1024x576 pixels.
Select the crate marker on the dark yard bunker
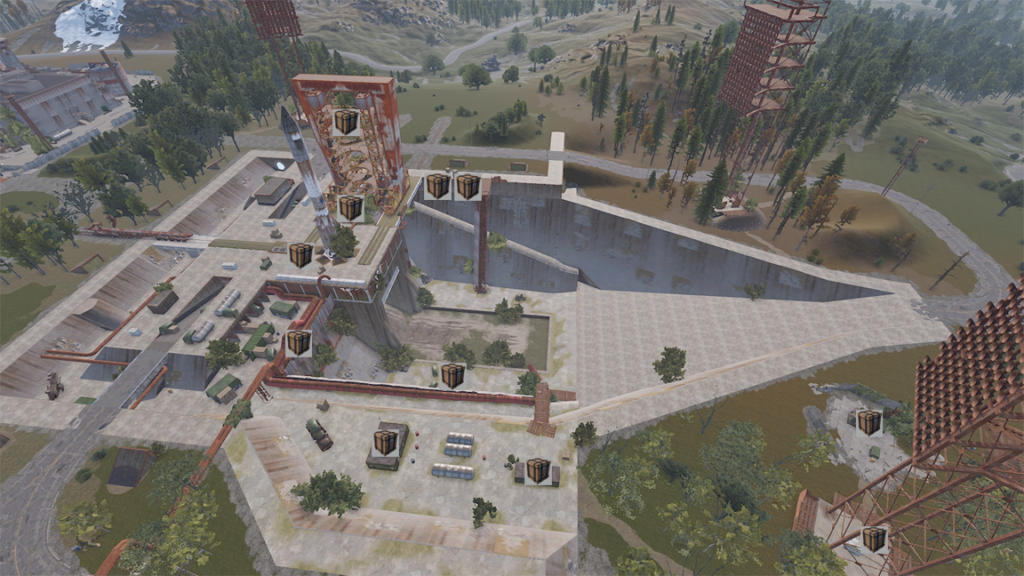386,442
